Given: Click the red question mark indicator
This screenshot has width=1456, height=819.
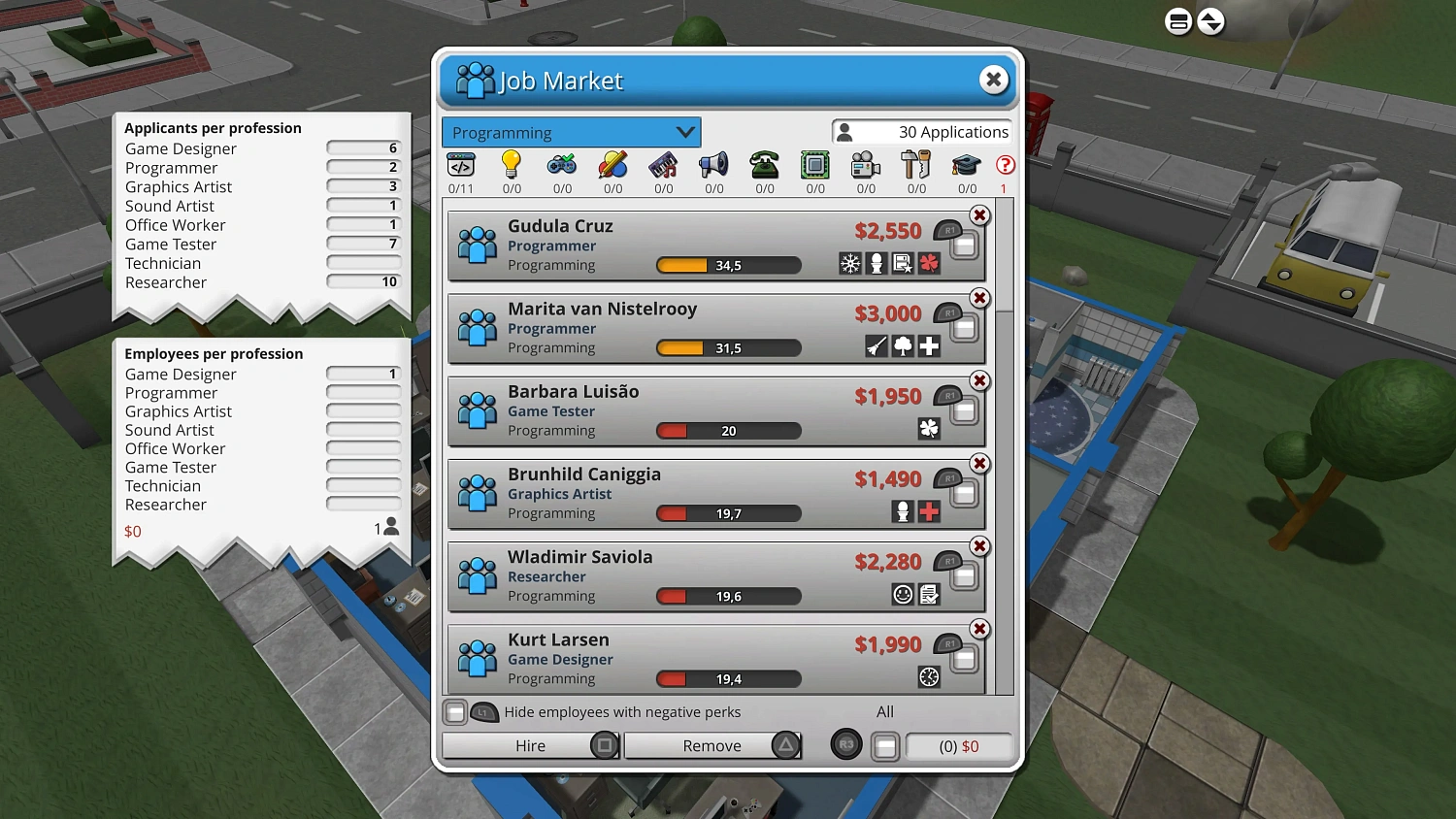Looking at the screenshot, I should tap(1005, 165).
